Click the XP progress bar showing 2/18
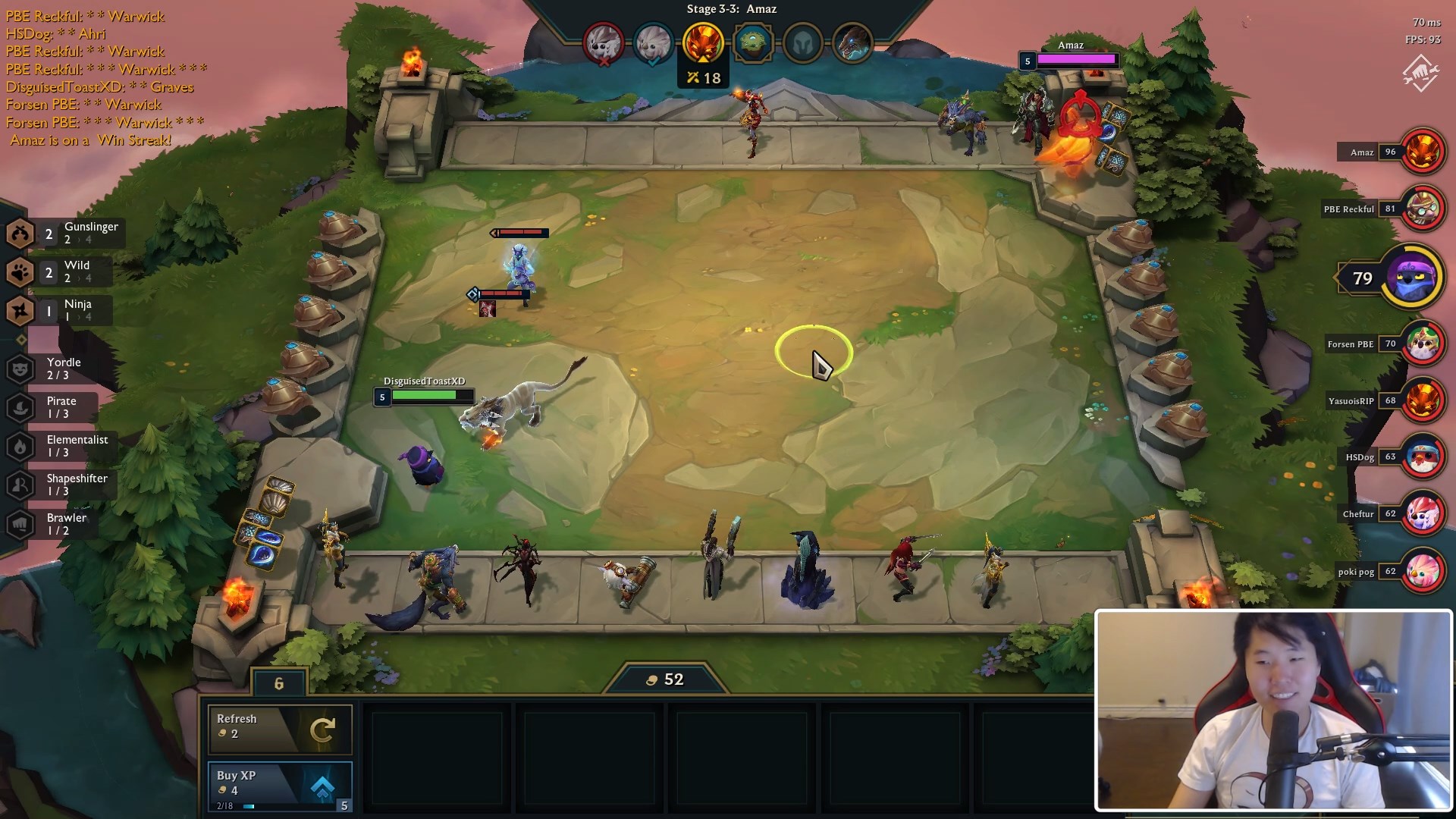Screen dimensions: 1456x819 pyautogui.click(x=235, y=806)
